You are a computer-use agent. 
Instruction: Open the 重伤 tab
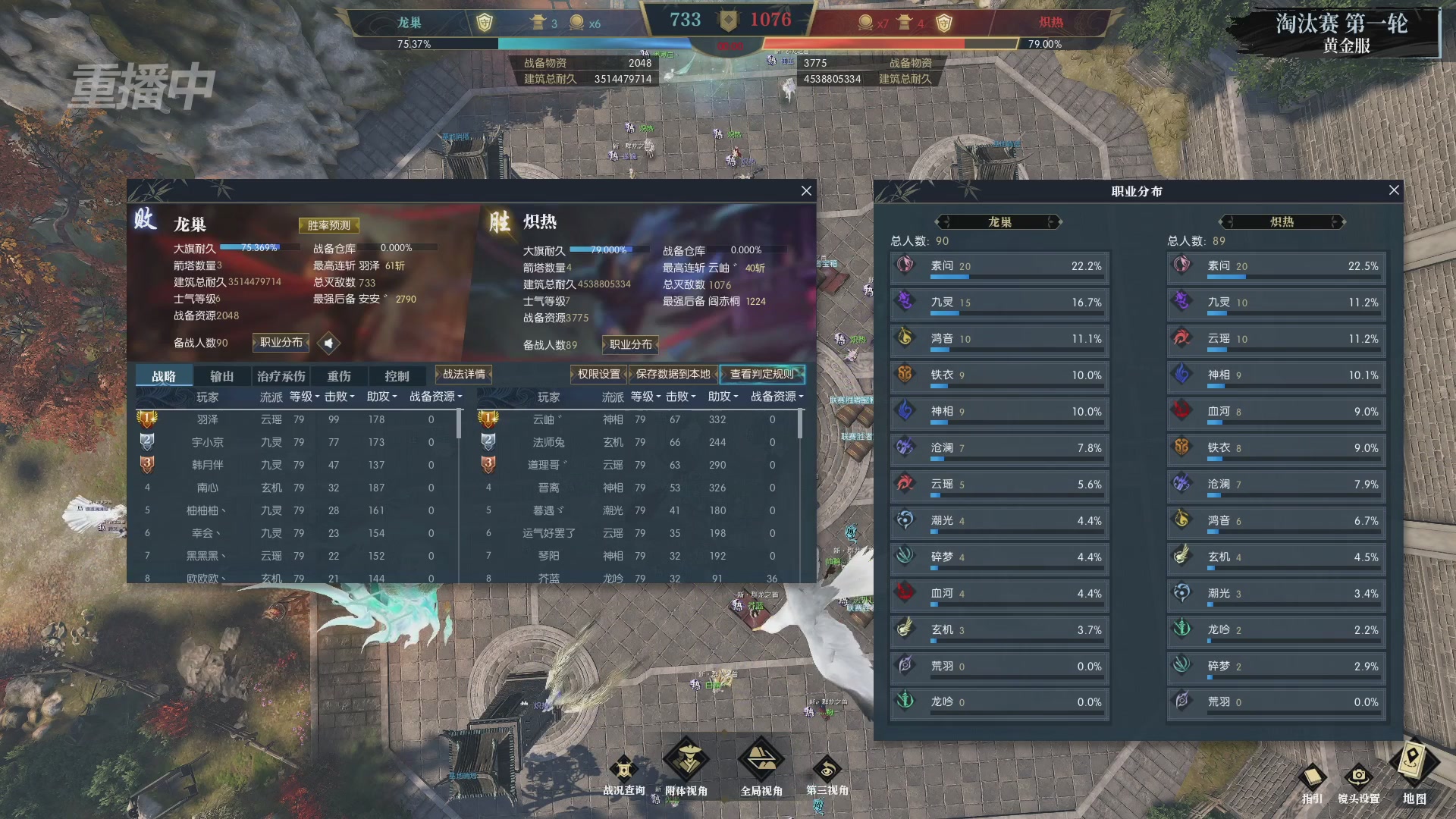coord(339,376)
